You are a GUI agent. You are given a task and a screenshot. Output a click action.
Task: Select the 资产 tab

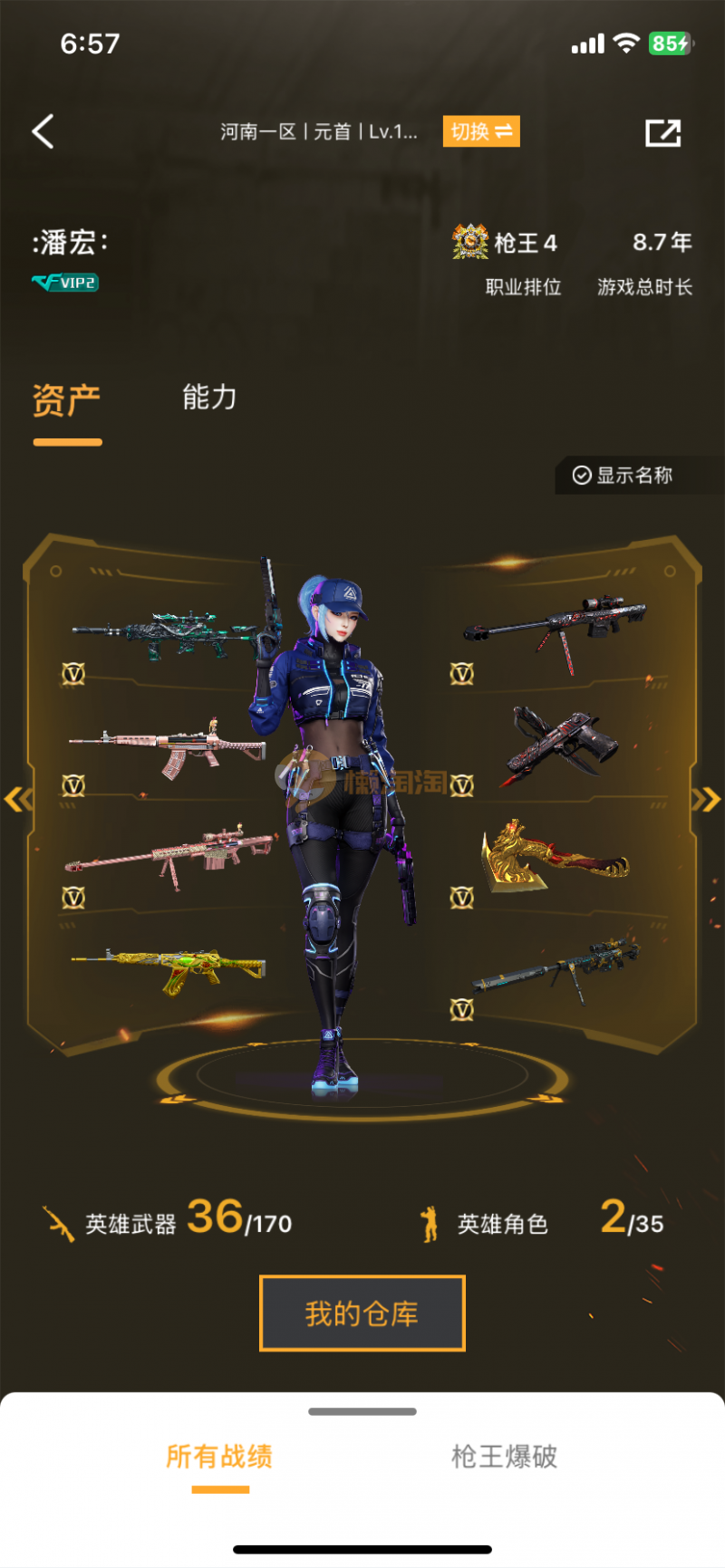[x=66, y=399]
